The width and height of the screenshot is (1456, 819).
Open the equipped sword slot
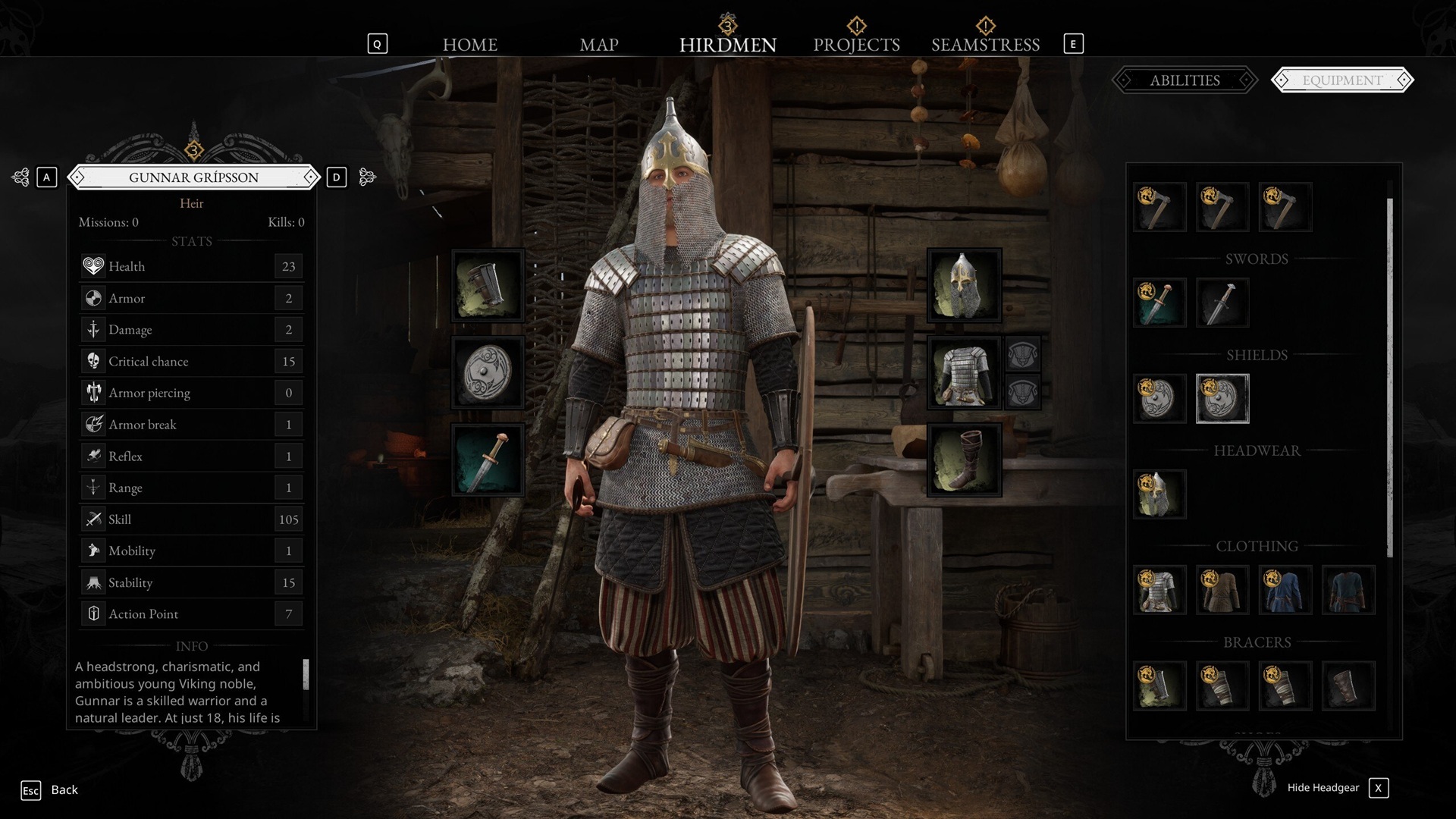coord(488,460)
